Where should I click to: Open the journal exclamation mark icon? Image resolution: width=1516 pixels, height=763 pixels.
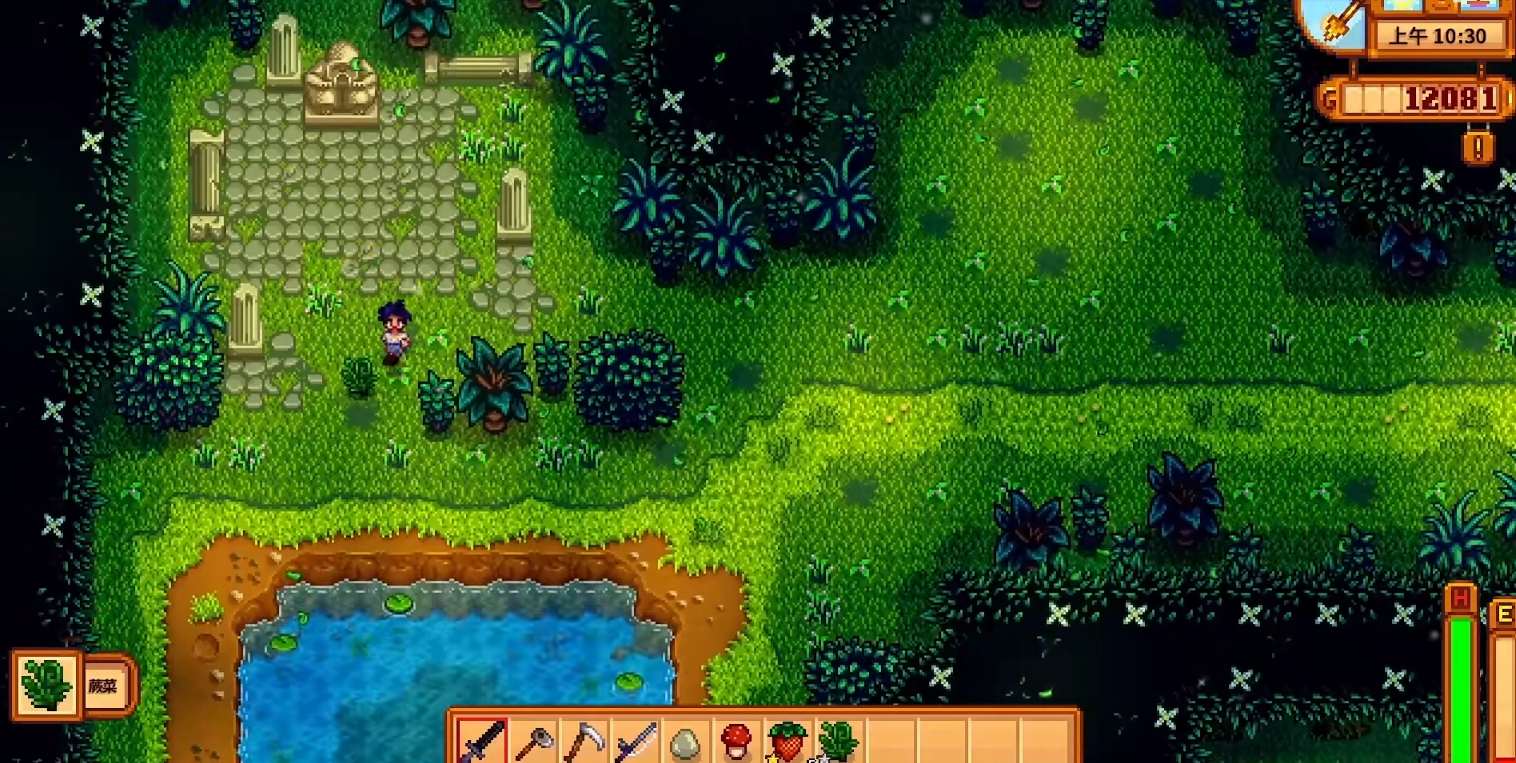tap(1478, 148)
